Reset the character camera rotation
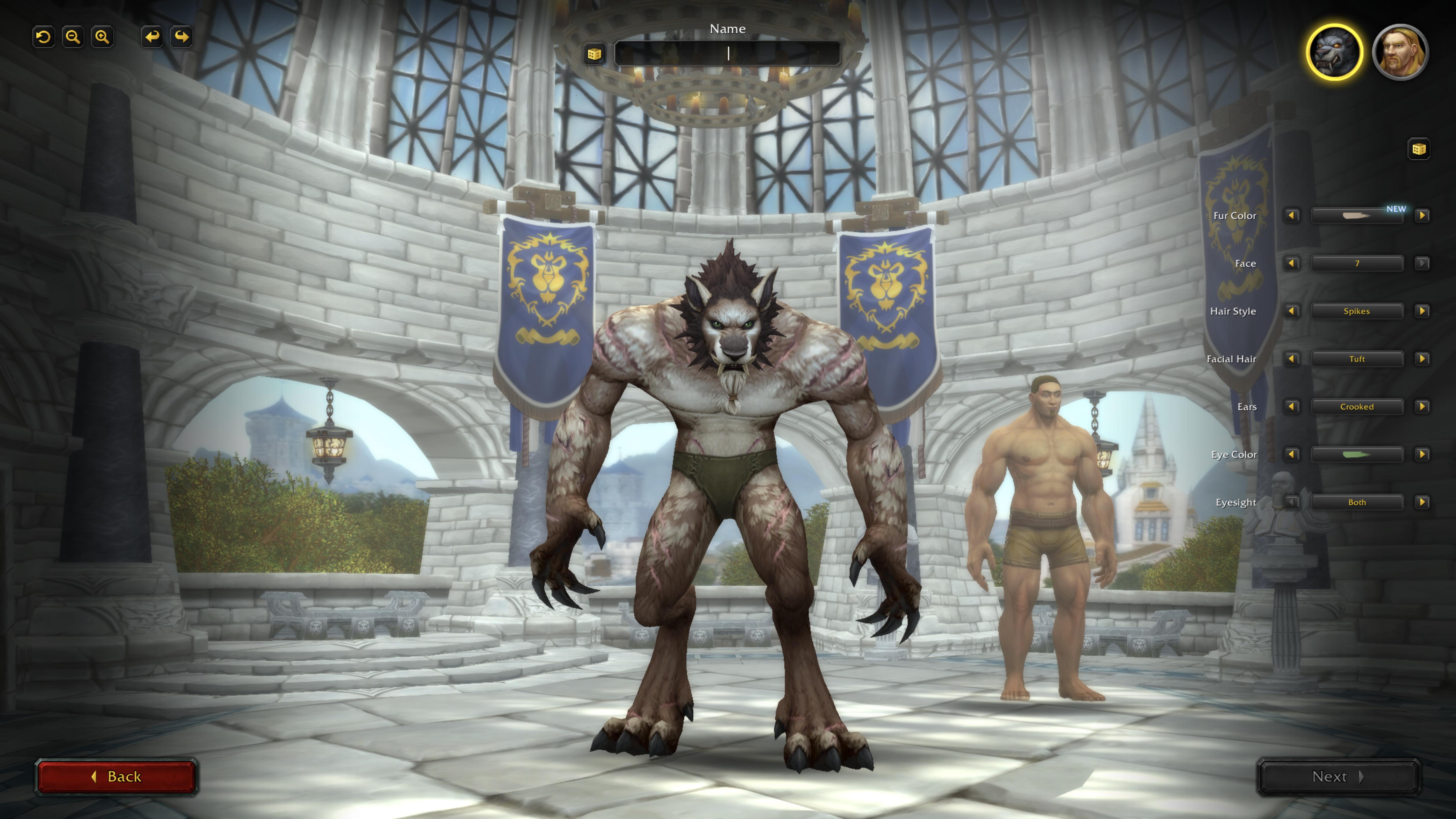Screen dimensions: 1456x819 tap(44, 37)
